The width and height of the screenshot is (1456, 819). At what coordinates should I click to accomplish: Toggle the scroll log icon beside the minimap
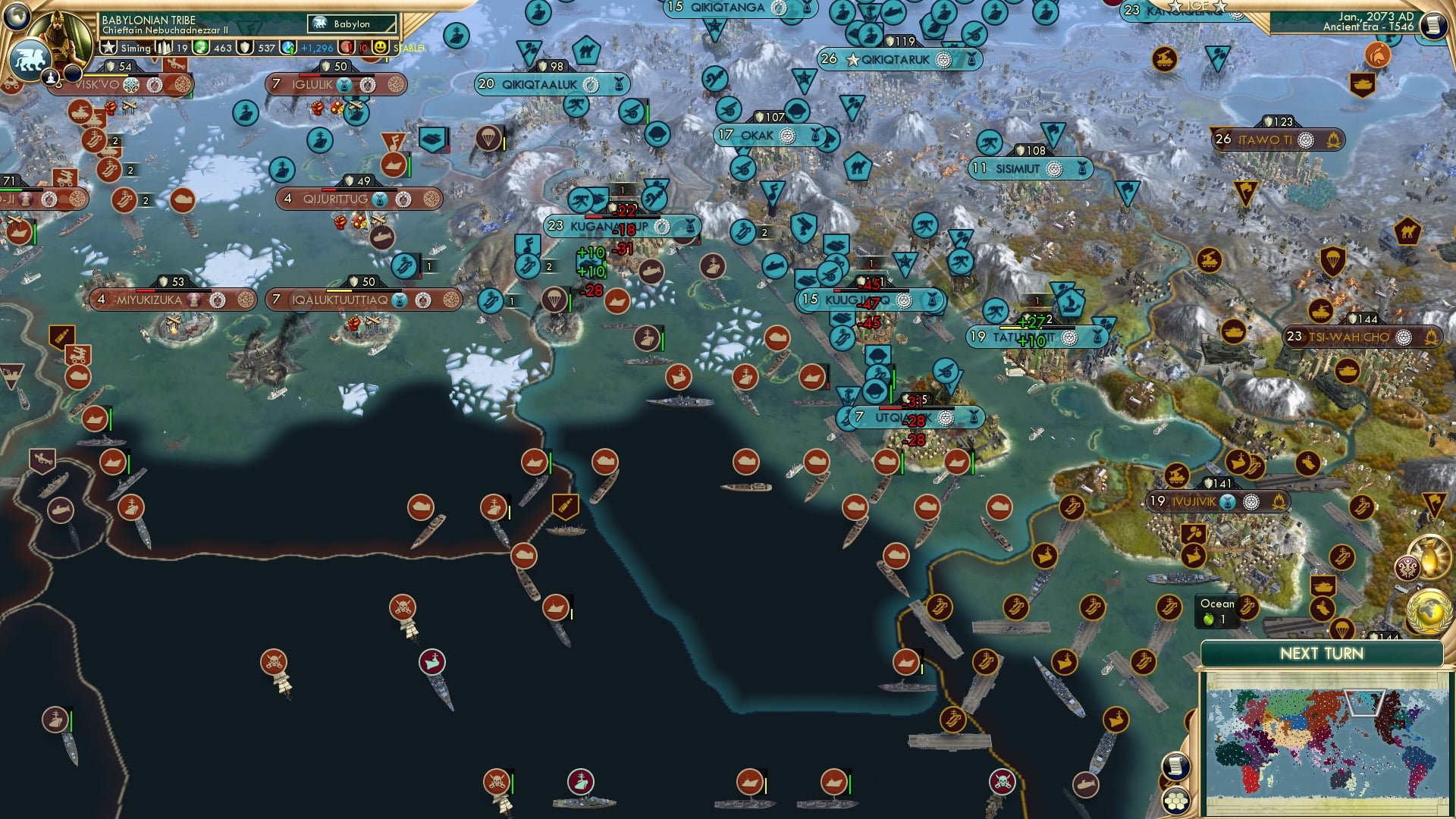(1175, 766)
